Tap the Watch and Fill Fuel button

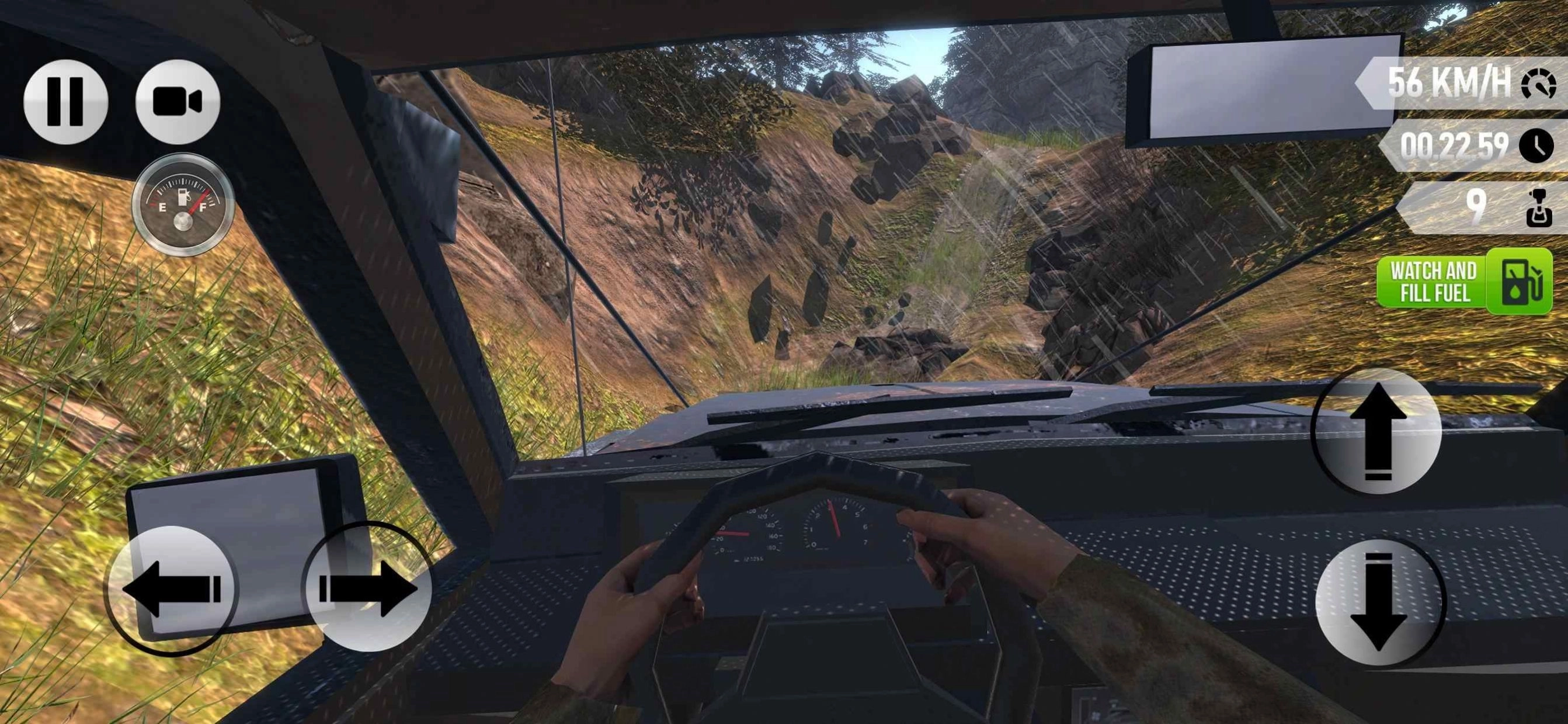[x=1464, y=281]
